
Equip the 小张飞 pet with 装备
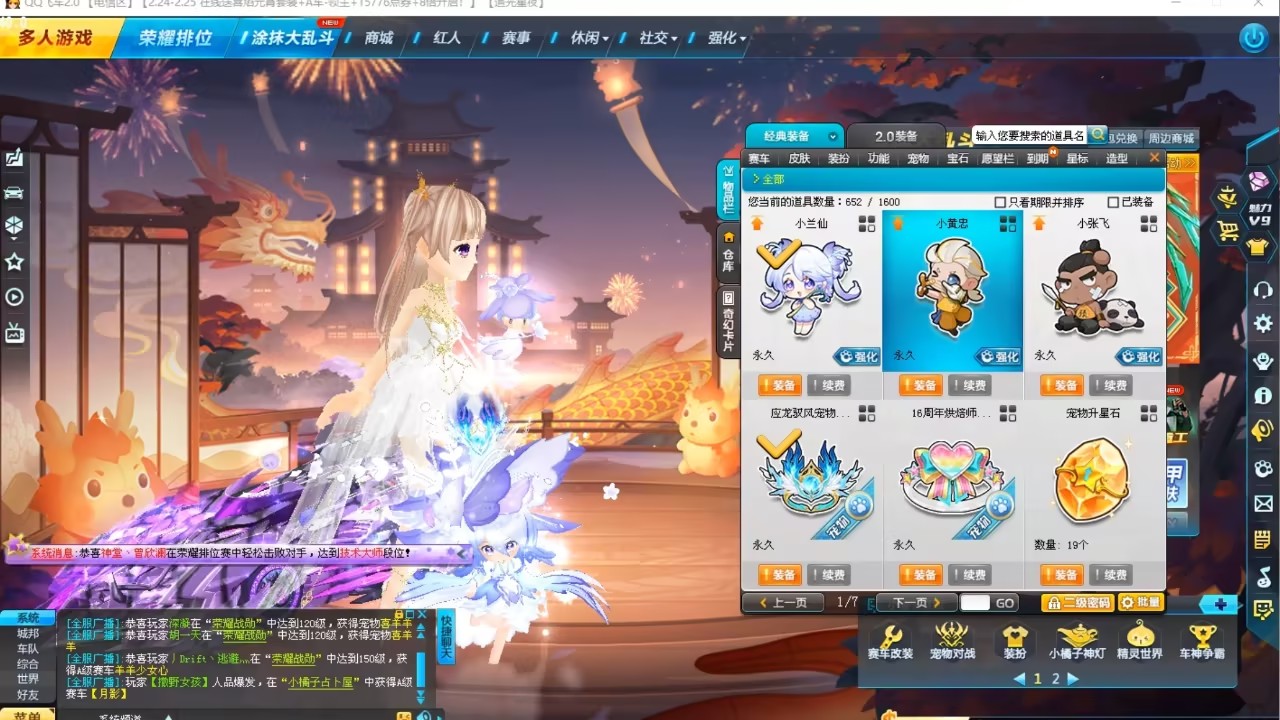[1061, 385]
